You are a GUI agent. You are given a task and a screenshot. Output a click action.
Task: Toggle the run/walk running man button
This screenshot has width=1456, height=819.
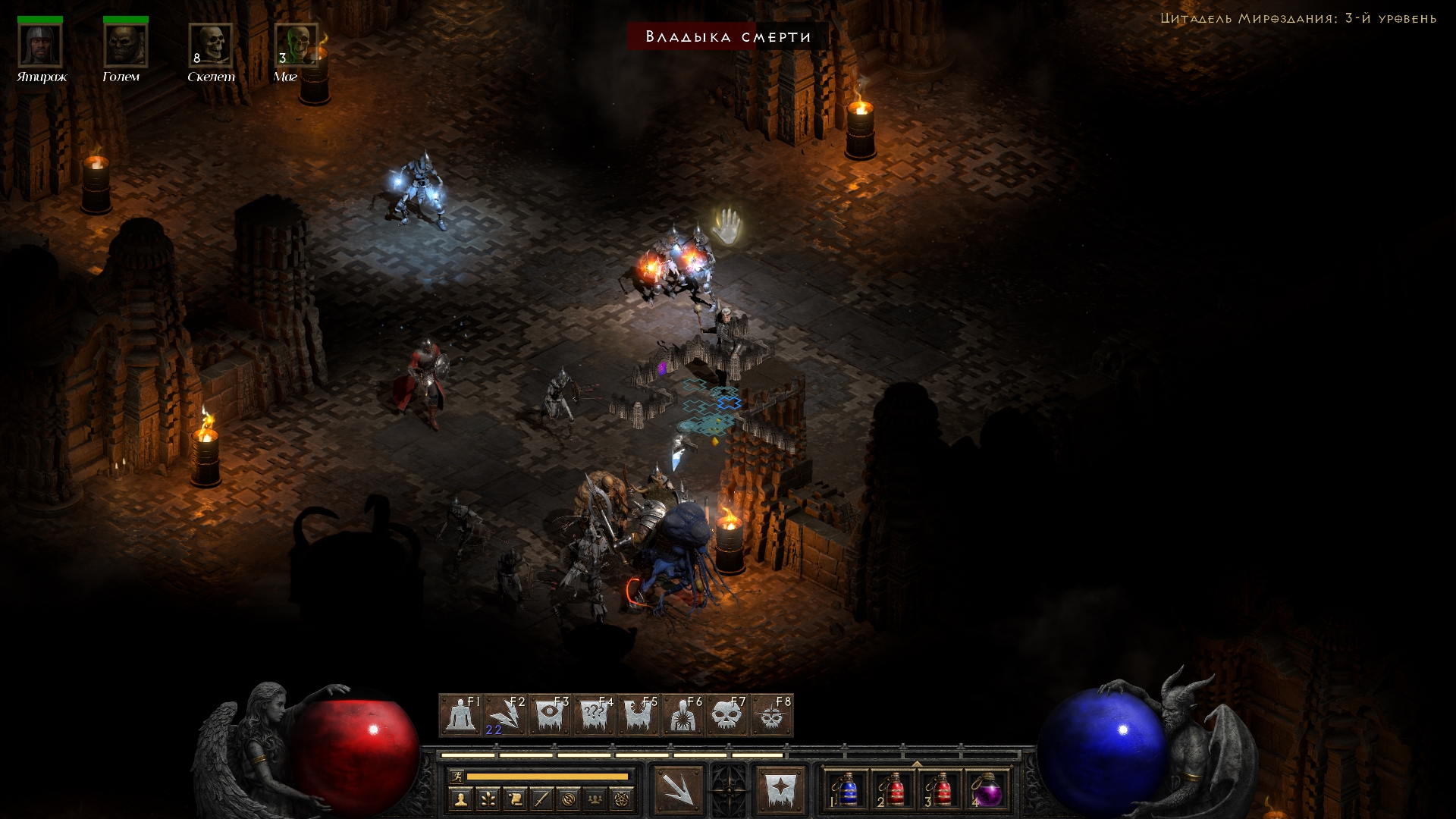point(457,776)
